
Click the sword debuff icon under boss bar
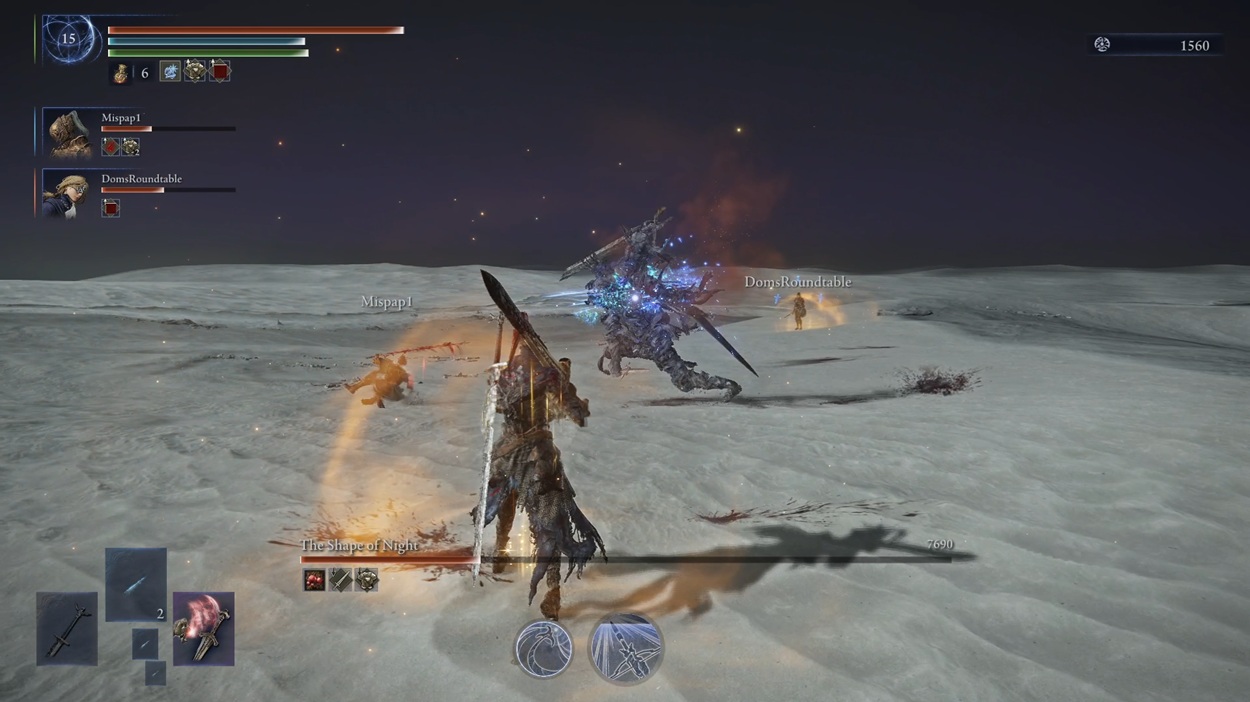(341, 580)
